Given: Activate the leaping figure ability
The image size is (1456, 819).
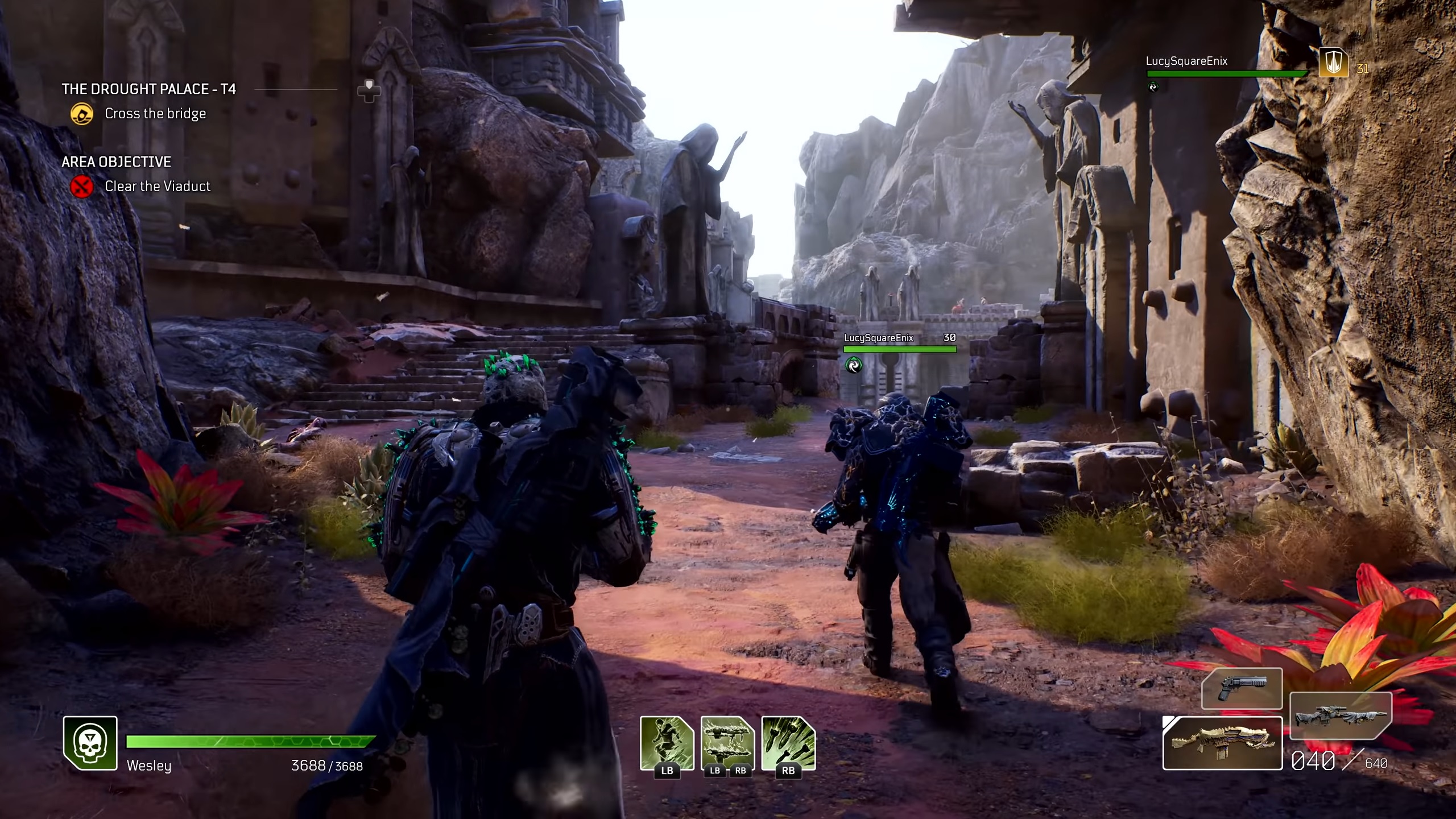Looking at the screenshot, I should [667, 743].
